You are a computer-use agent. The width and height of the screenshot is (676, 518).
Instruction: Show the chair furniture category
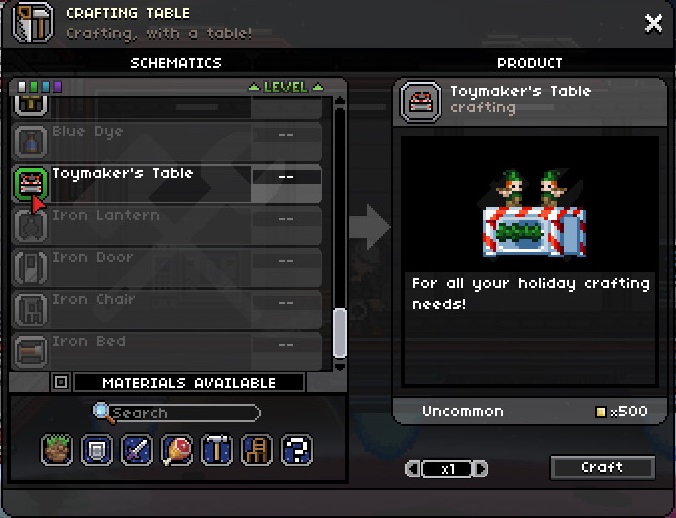[257, 449]
